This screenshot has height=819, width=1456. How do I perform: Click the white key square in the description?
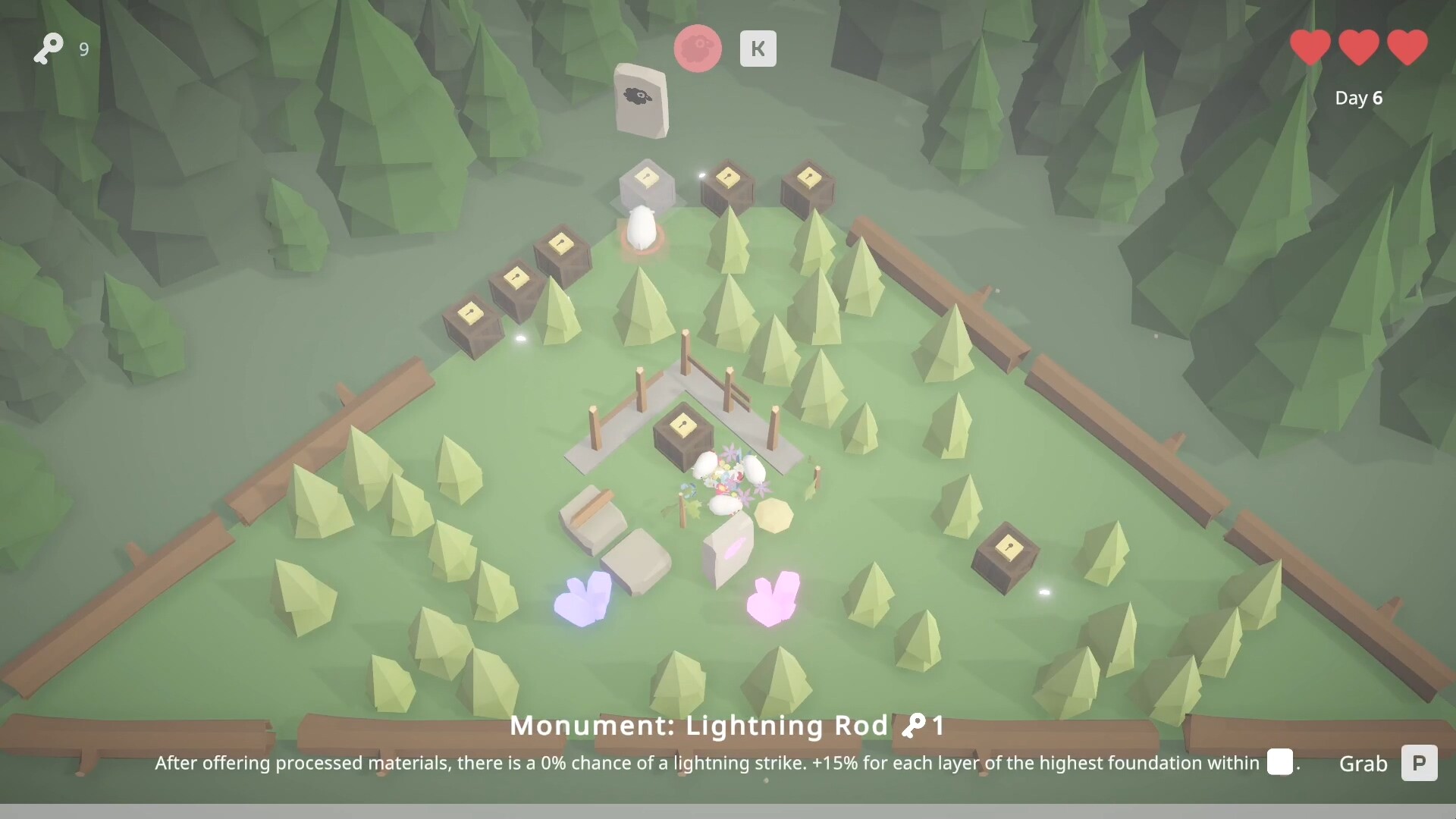point(1280,763)
